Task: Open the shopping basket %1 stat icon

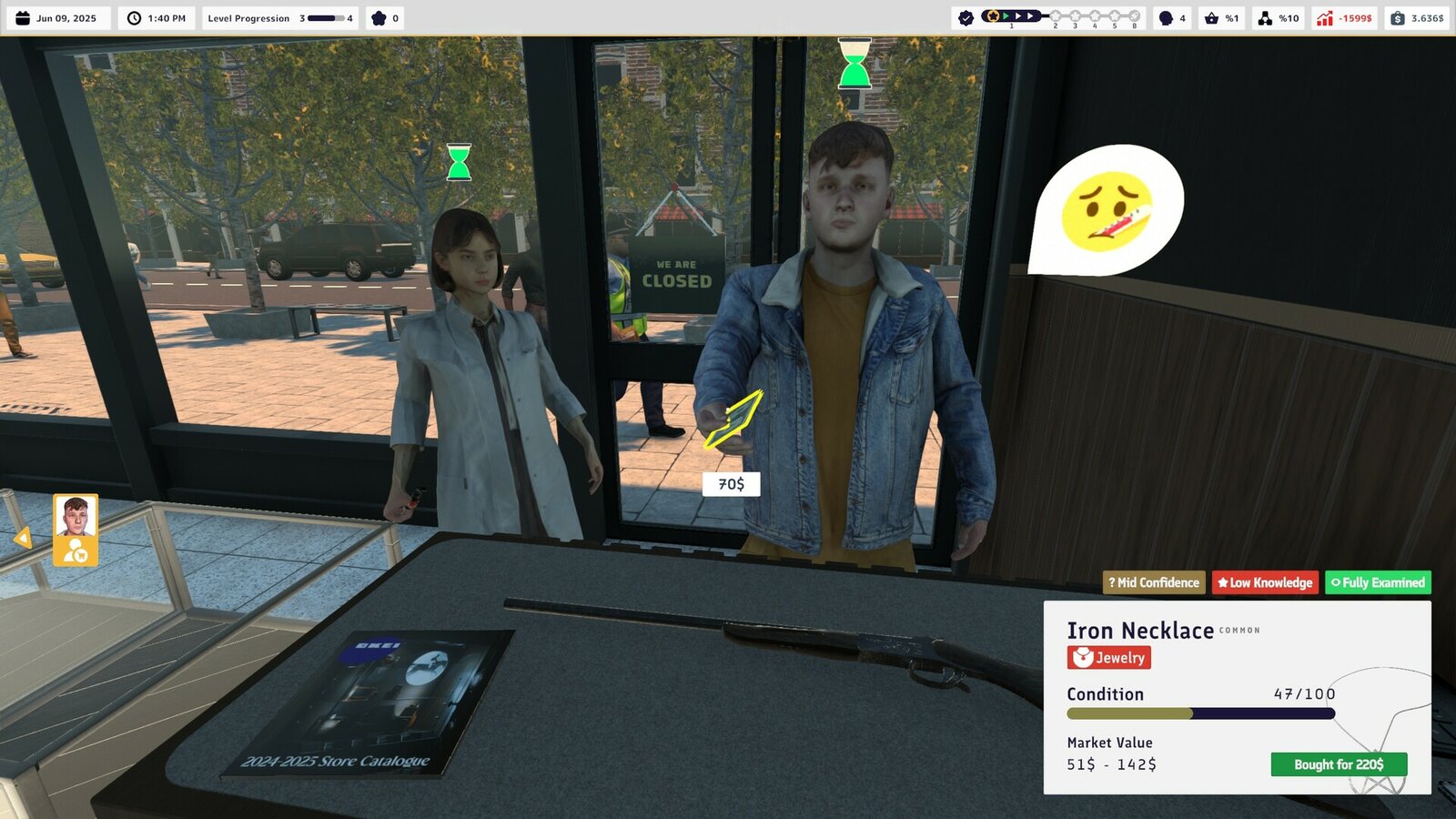Action: (x=1211, y=17)
